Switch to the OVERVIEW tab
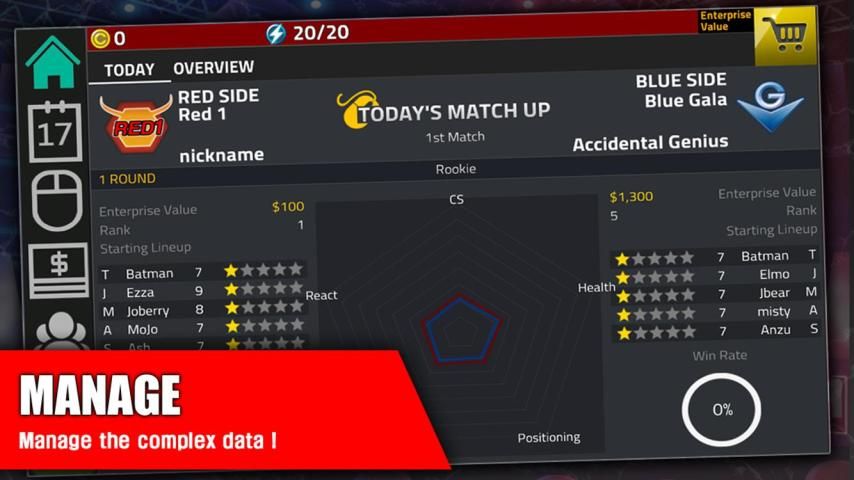The width and height of the screenshot is (854, 480). click(213, 68)
